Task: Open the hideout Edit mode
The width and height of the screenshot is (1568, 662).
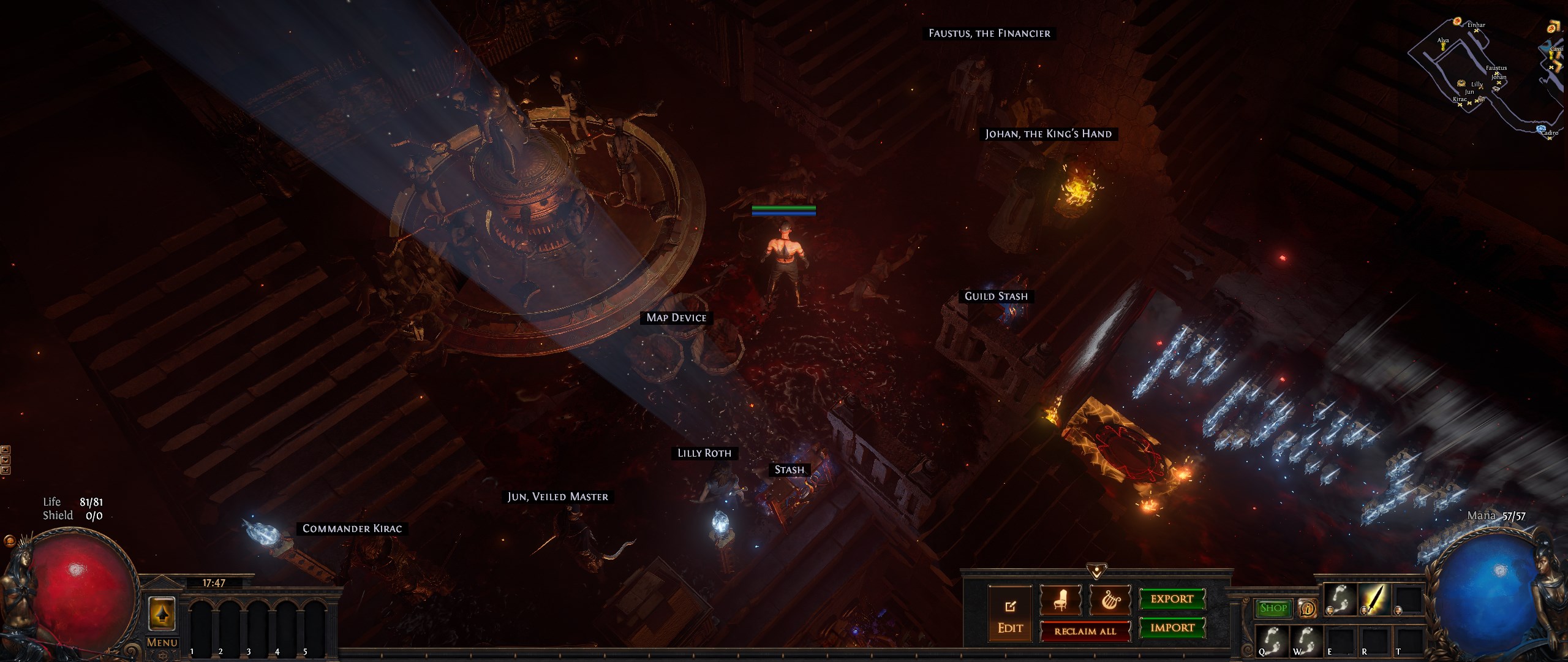Action: pyautogui.click(x=1009, y=615)
